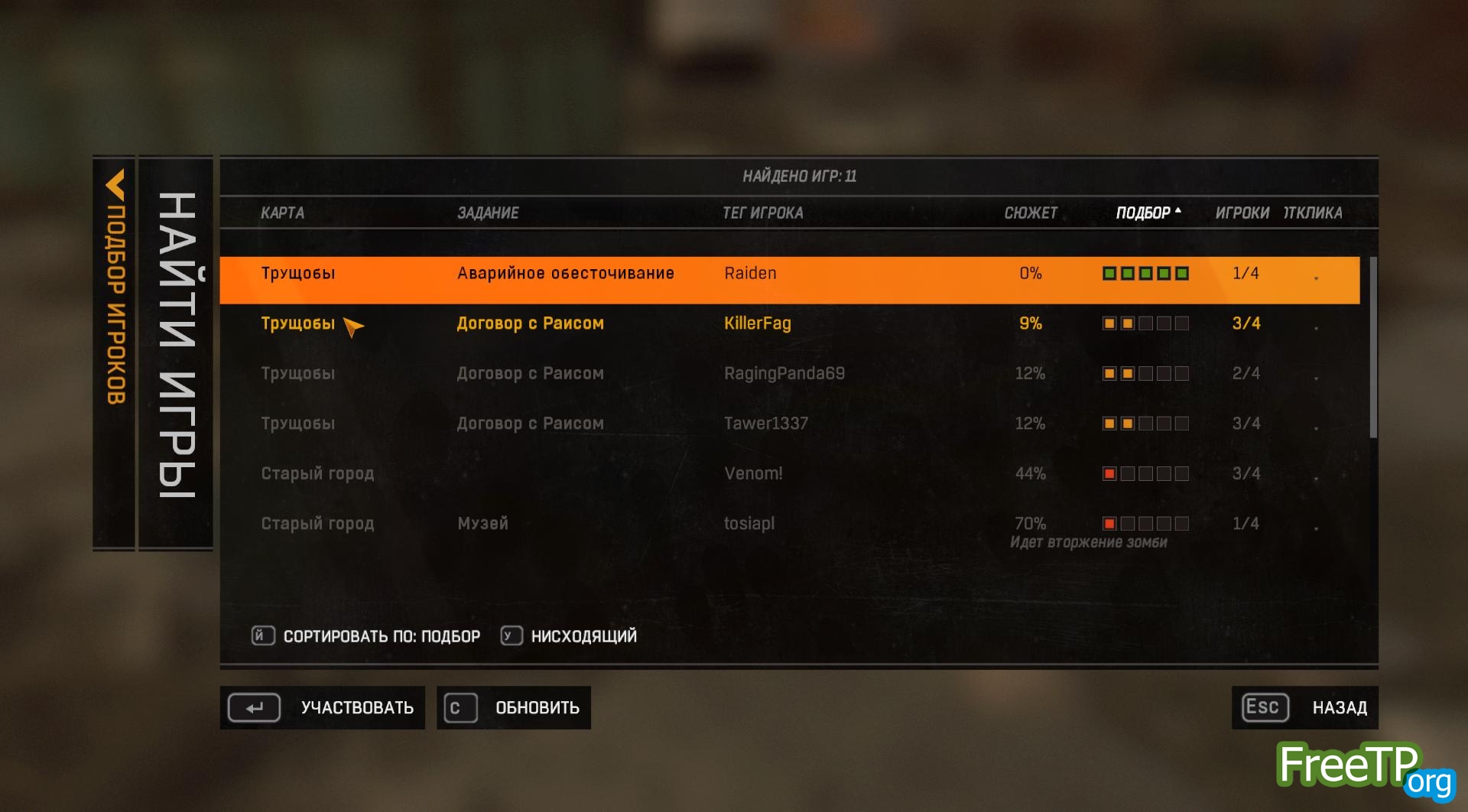Viewport: 1468px width, 812px height.
Task: Toggle the НИСХОДЯЩИЙ sort order
Action: (x=570, y=636)
